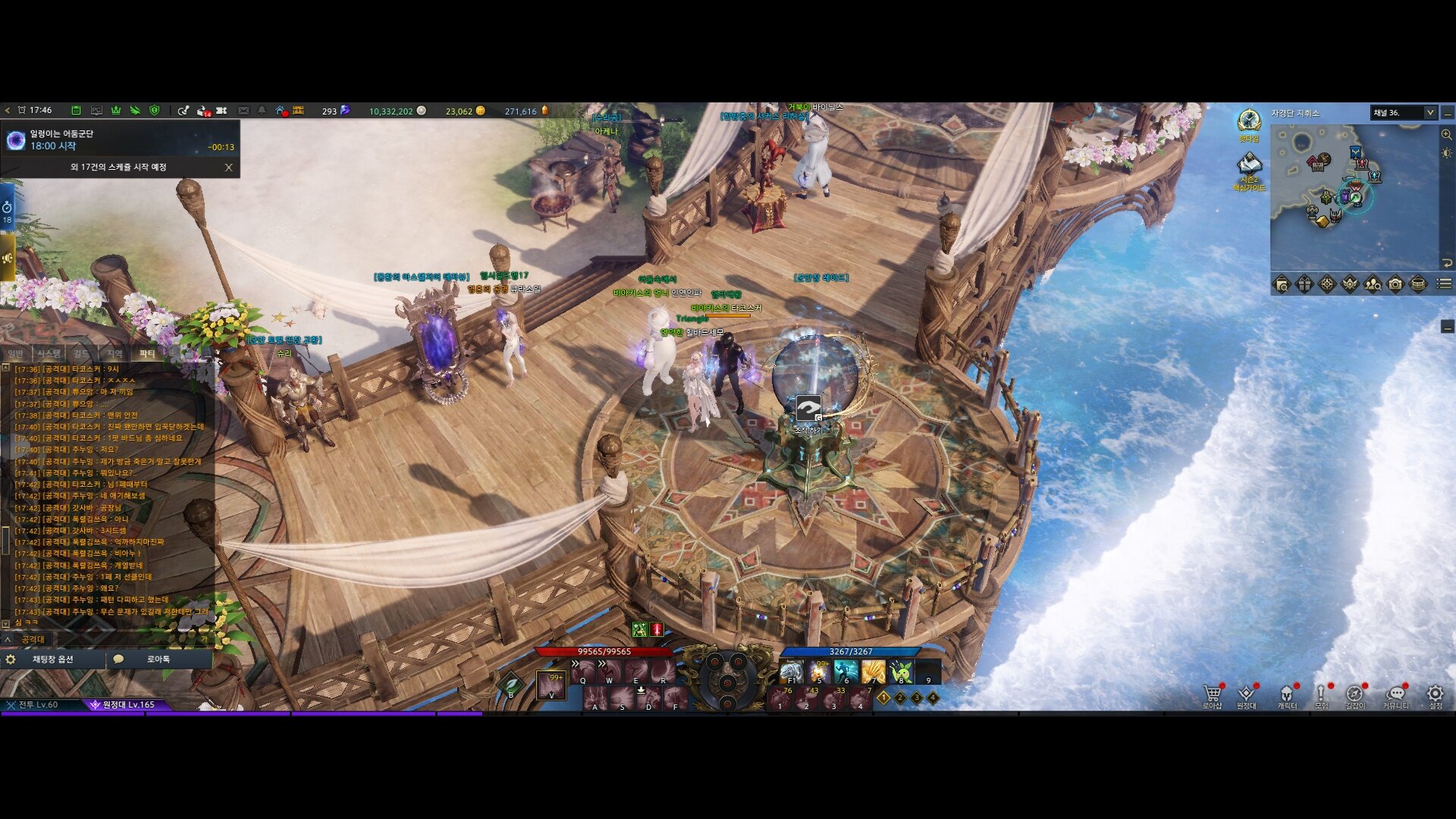Switch to the 파티 chat tab
Screen dimensions: 1456x819
point(146,354)
